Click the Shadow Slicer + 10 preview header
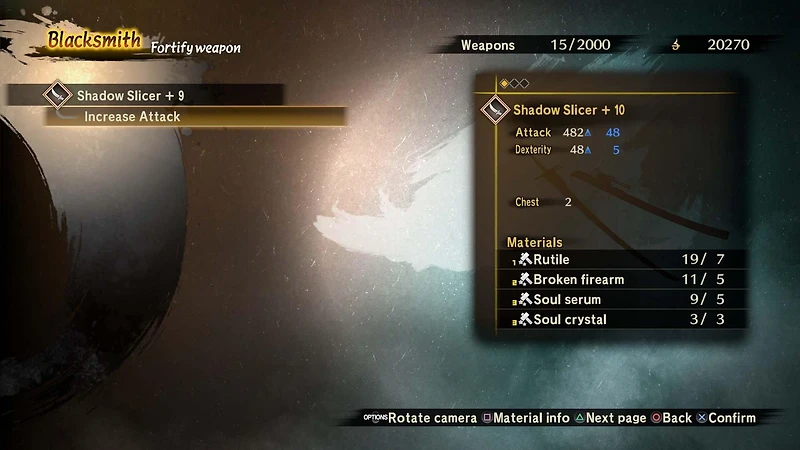This screenshot has width=800, height=450. pyautogui.click(x=568, y=109)
